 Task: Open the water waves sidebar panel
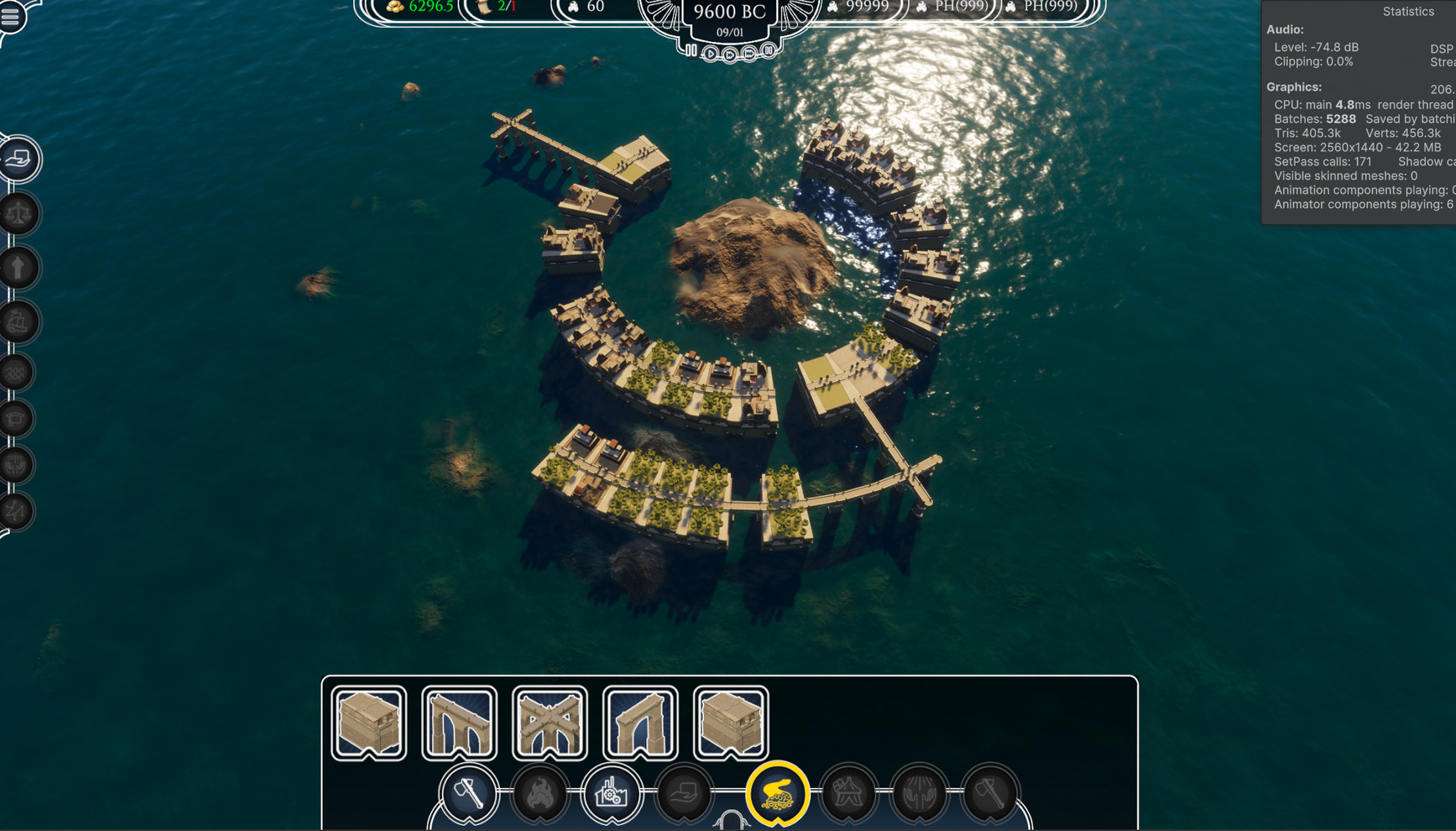coord(17,372)
